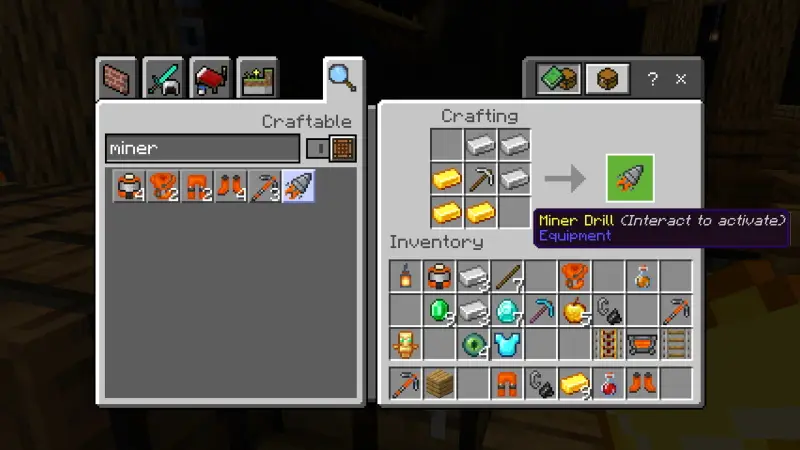
Task: Switch to the grass block nature tab
Action: click(256, 79)
